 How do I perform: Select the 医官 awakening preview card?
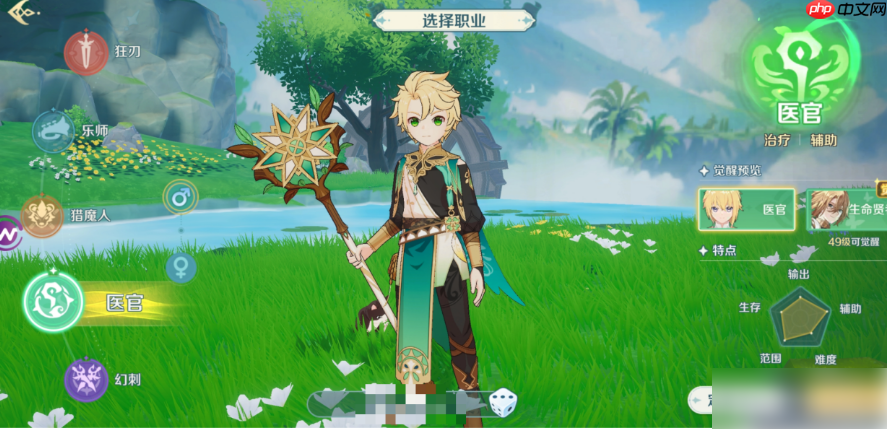[746, 210]
